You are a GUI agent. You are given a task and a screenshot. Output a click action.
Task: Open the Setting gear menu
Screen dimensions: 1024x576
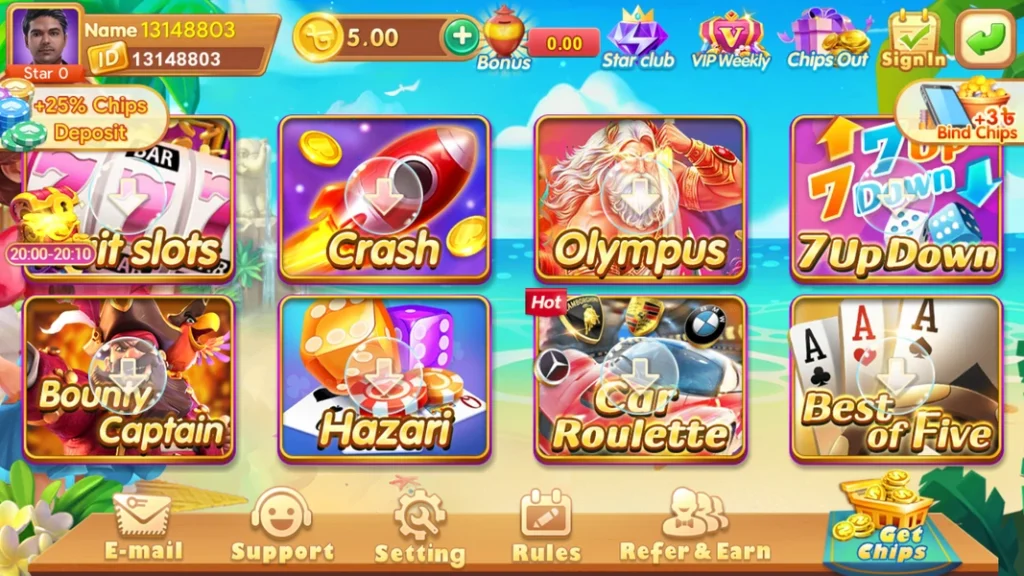(x=419, y=526)
